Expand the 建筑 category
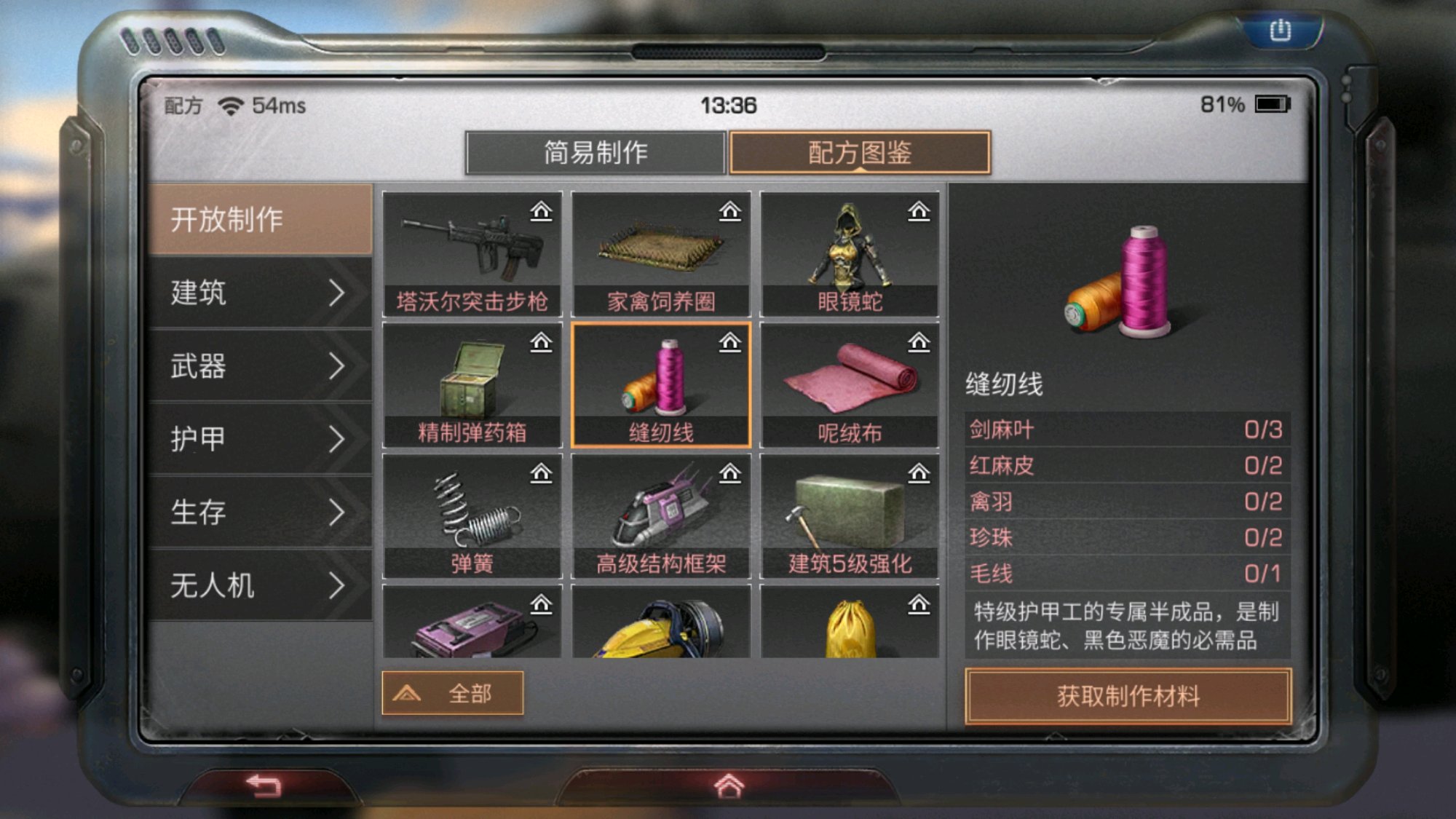This screenshot has width=1456, height=819. click(258, 293)
